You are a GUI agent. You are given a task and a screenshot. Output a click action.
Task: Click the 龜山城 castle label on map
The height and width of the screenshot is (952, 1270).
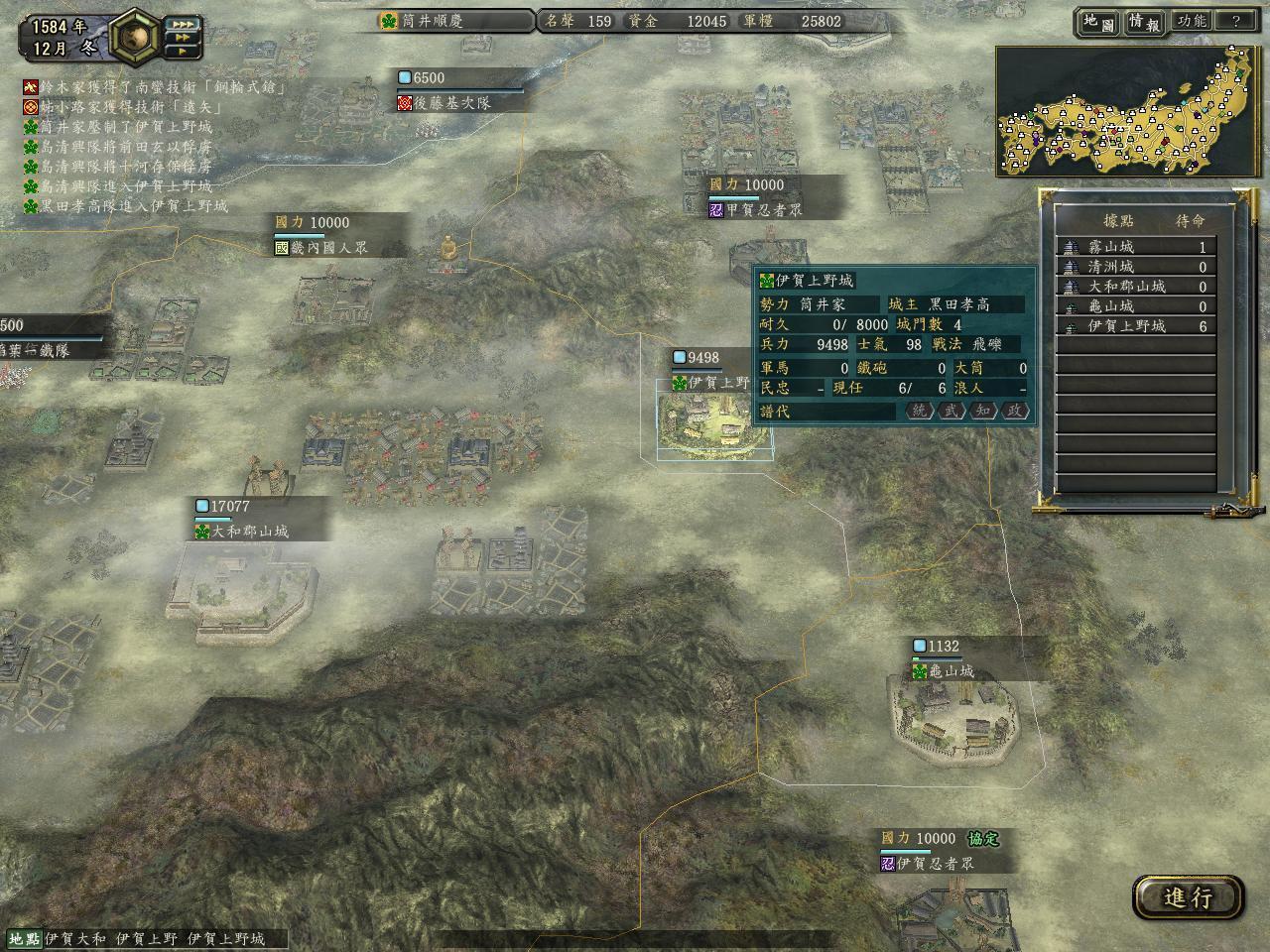point(951,671)
